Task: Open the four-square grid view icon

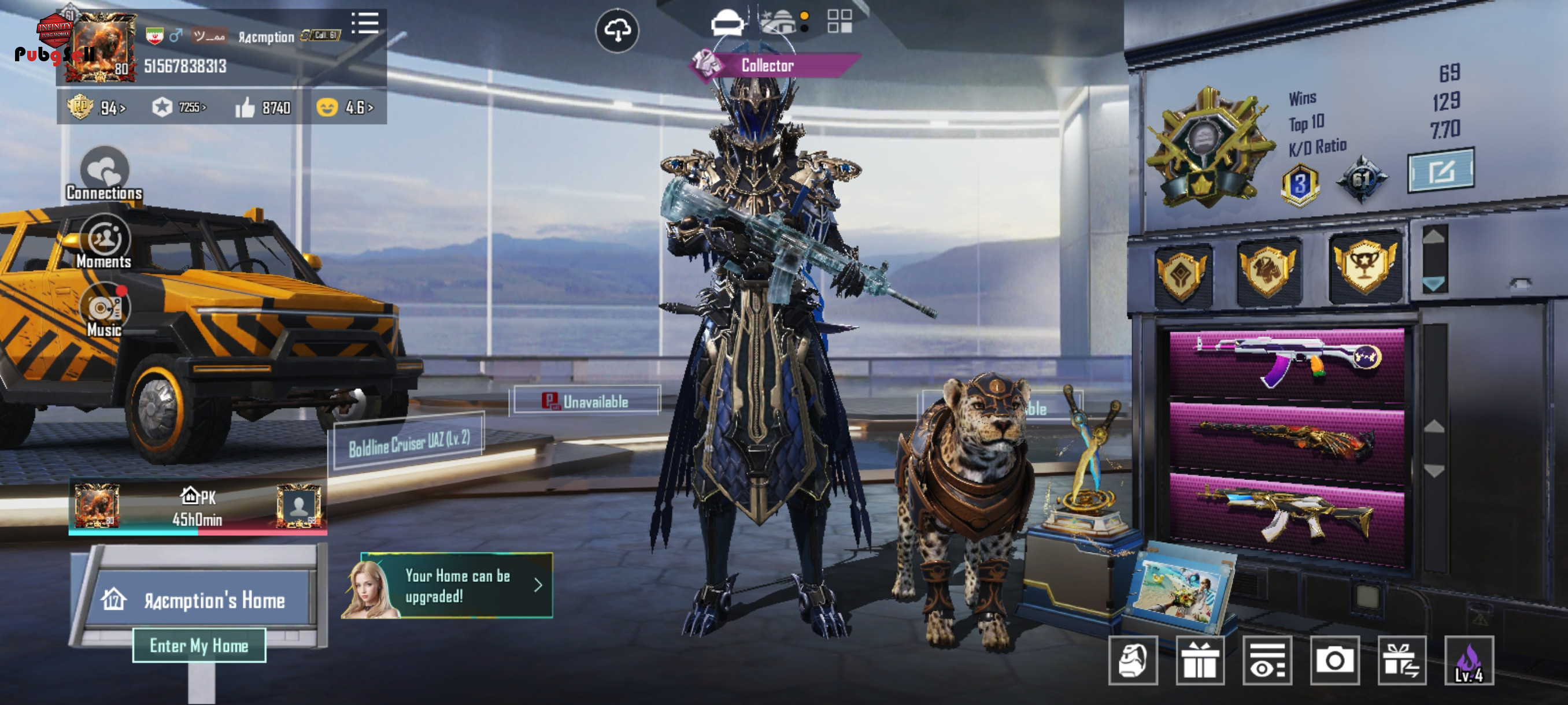Action: 840,22
